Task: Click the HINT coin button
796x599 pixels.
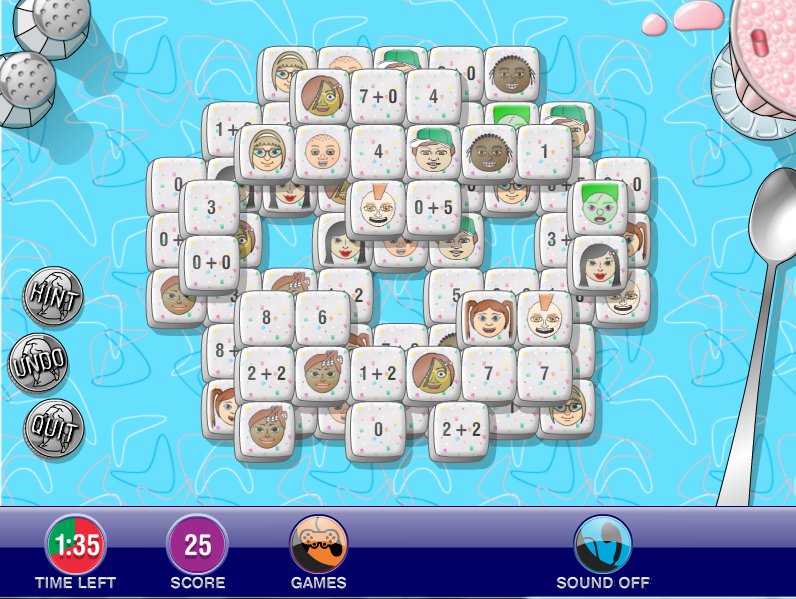Action: (x=53, y=296)
